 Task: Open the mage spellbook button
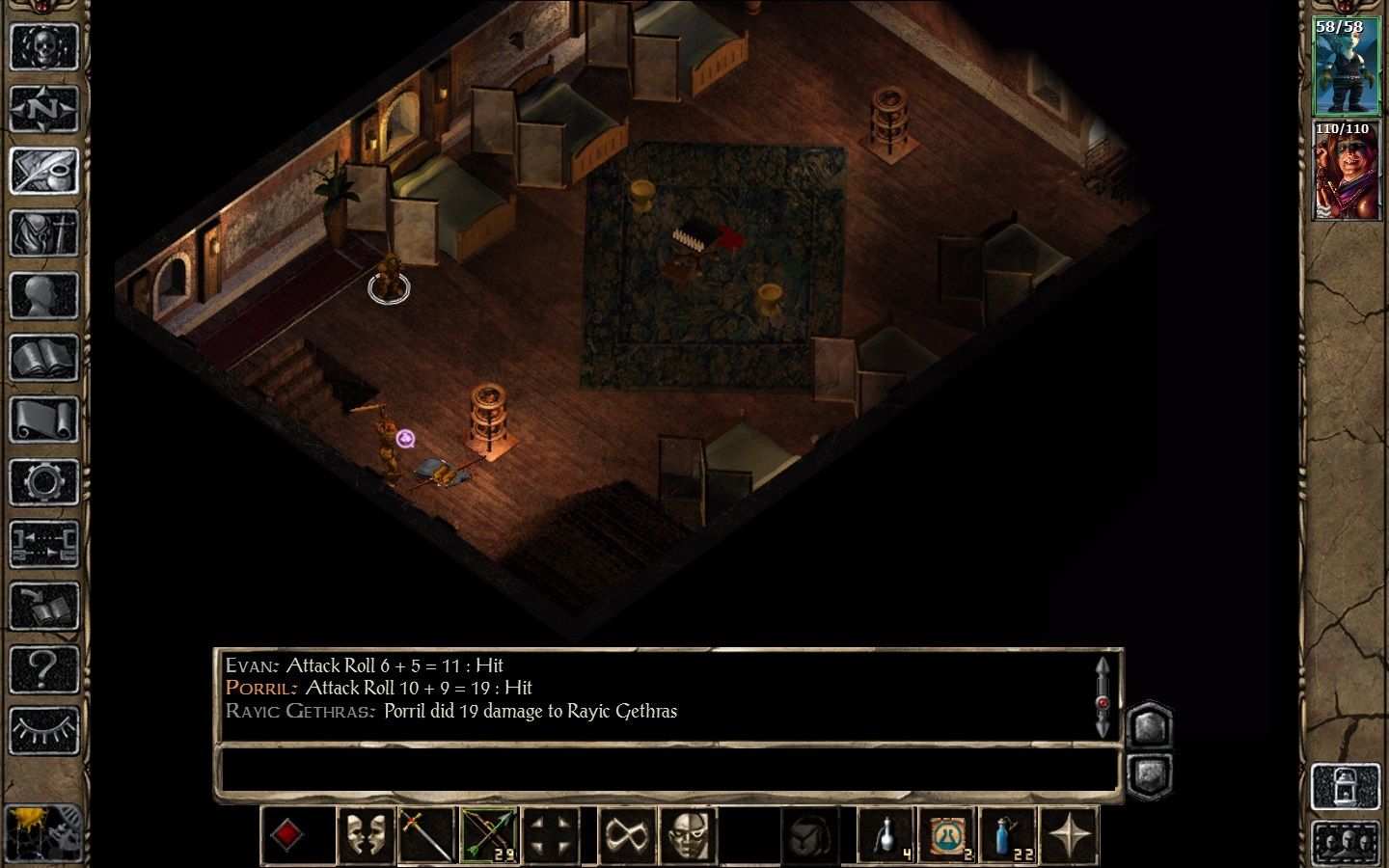pos(43,359)
